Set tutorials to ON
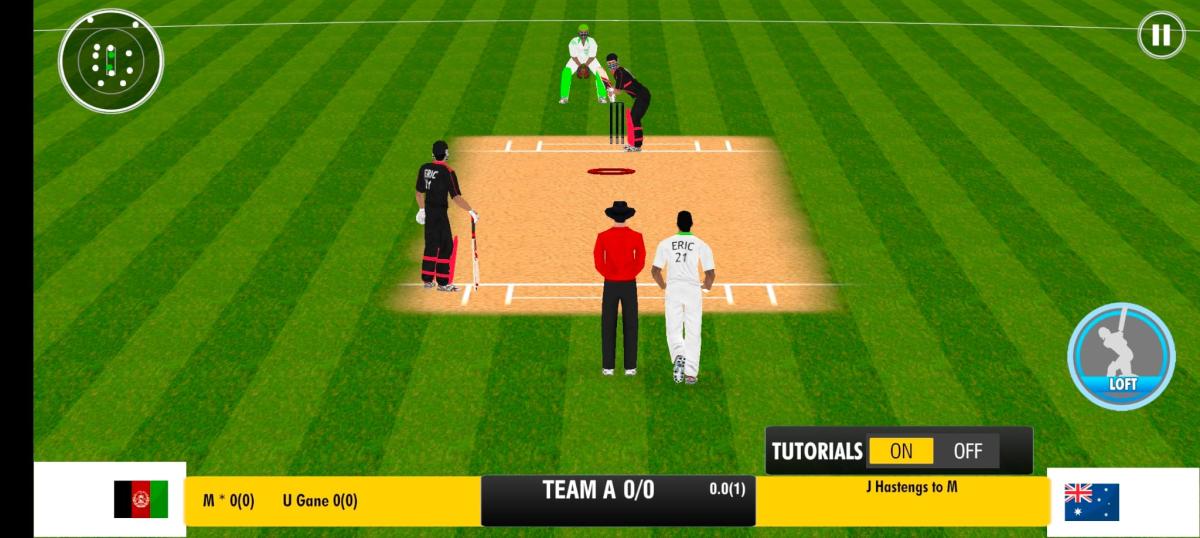This screenshot has height=538, width=1200. coord(901,451)
